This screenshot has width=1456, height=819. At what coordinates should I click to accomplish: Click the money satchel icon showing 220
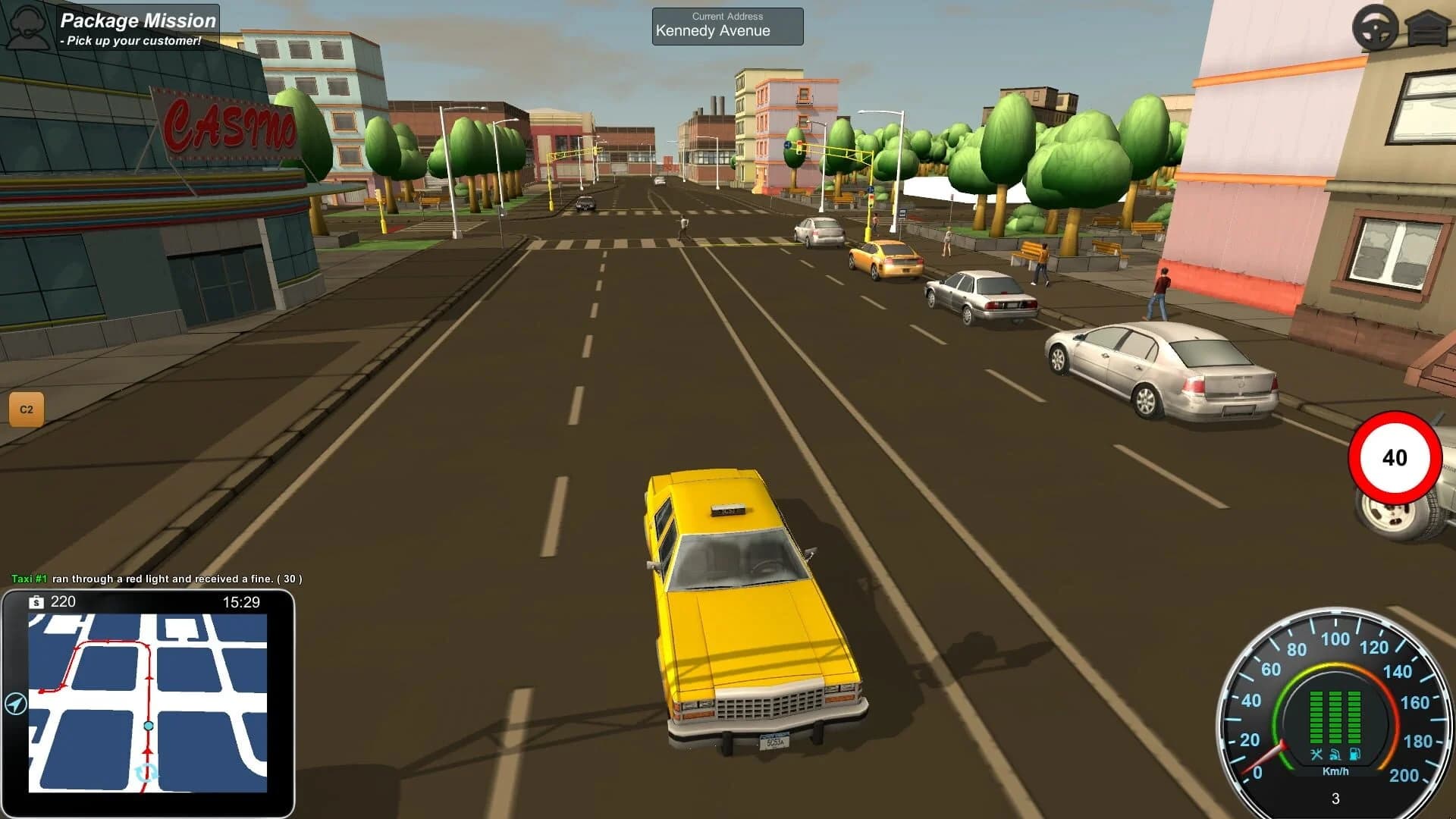pyautogui.click(x=37, y=601)
